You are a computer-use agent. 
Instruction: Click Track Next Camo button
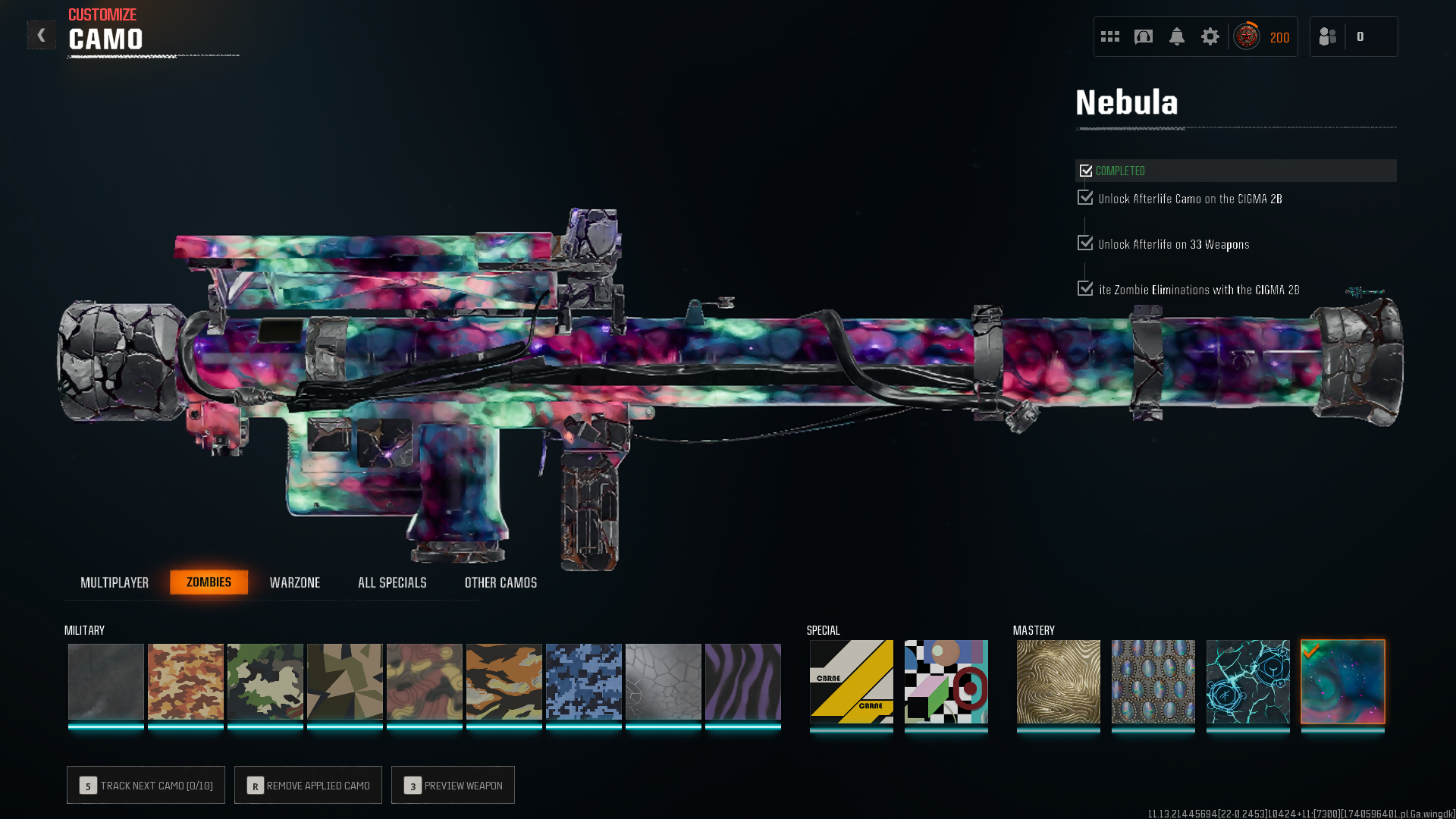(146, 785)
